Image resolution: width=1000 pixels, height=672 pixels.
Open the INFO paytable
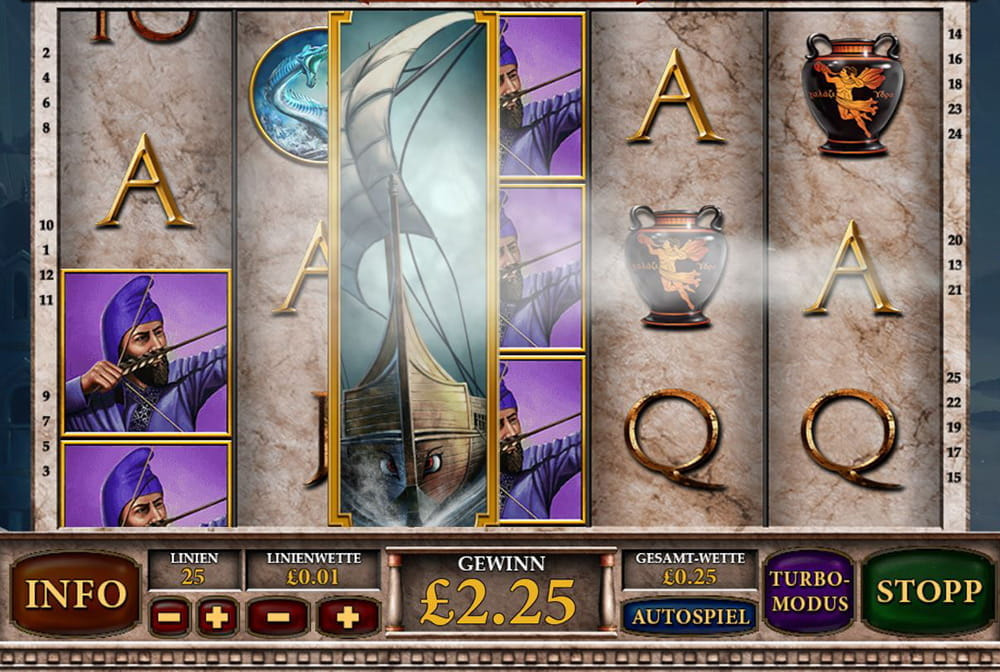click(x=75, y=593)
